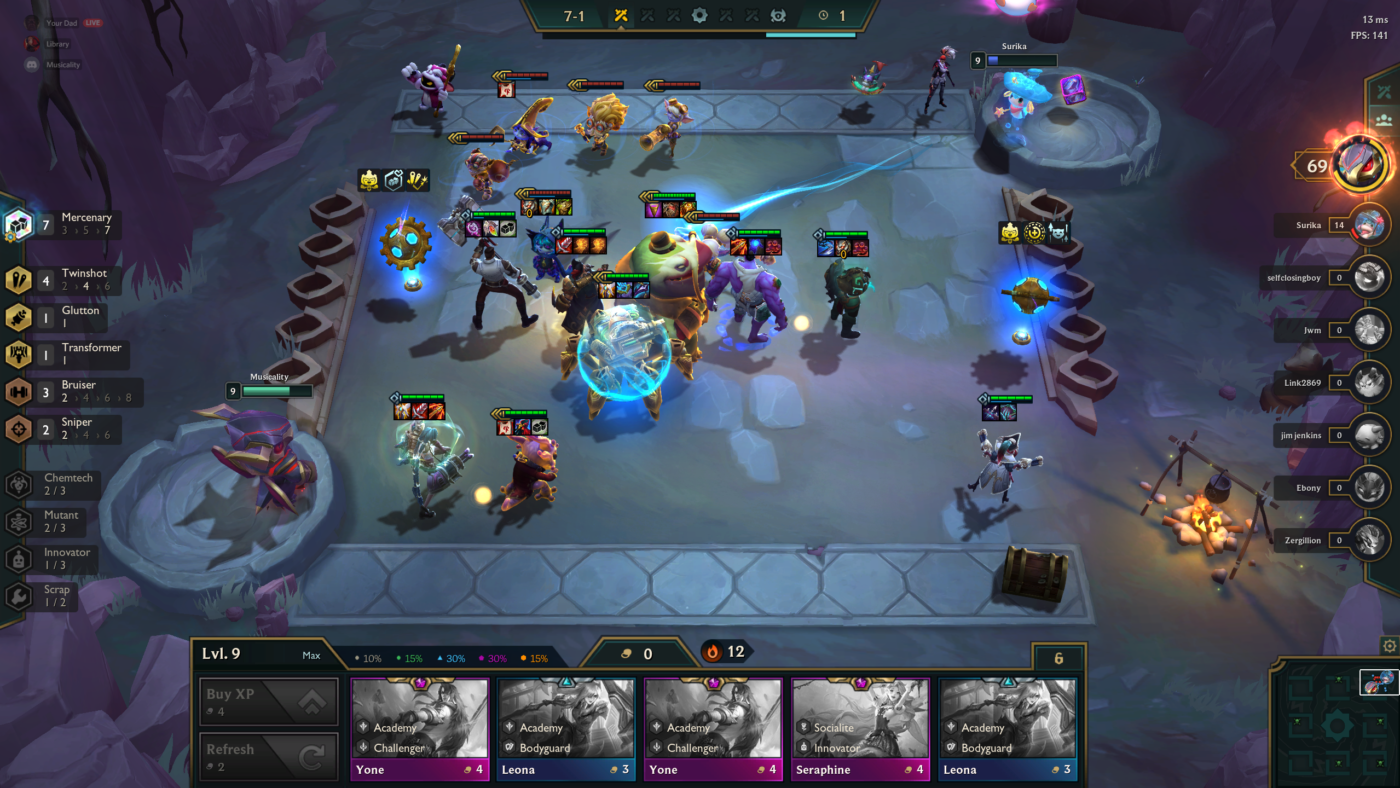Viewport: 1400px width, 788px height.
Task: Toggle the crossed-swords damage panel on right edge
Action: 1384,90
